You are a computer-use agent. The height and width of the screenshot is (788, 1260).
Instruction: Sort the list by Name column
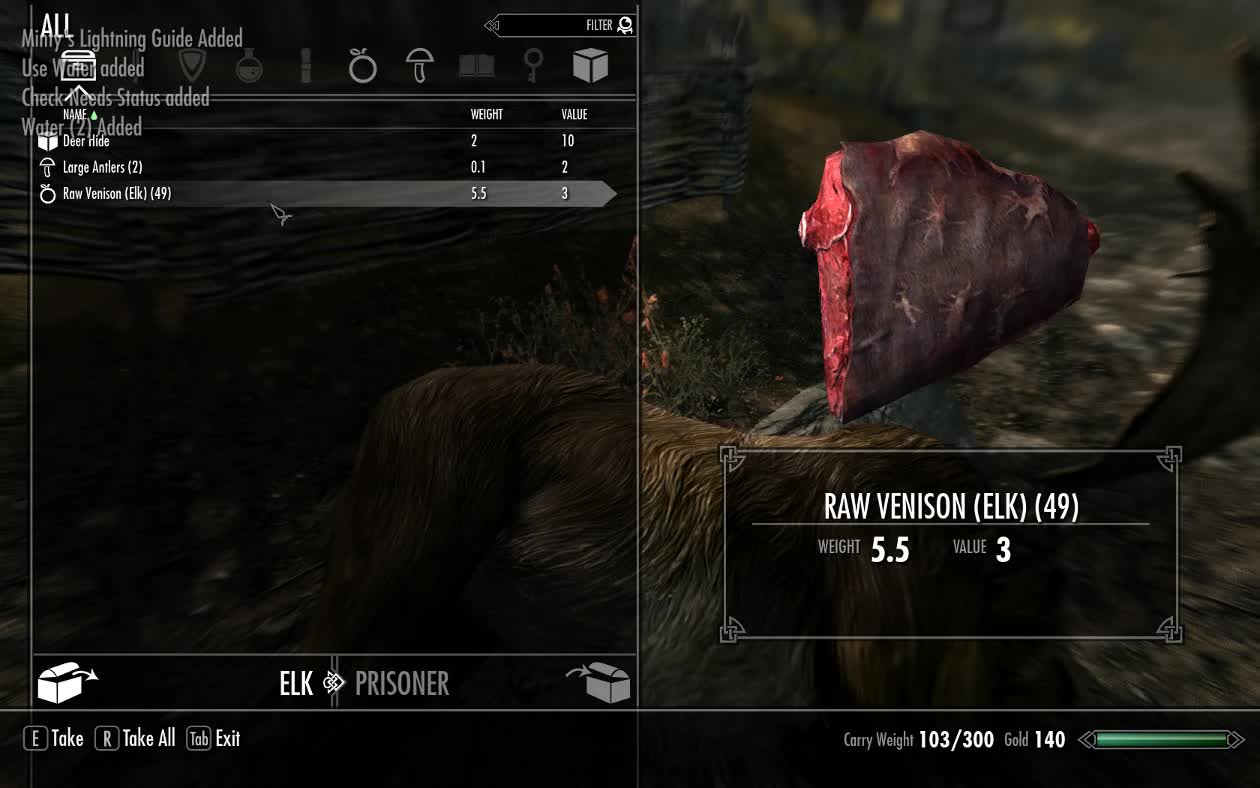tap(76, 115)
